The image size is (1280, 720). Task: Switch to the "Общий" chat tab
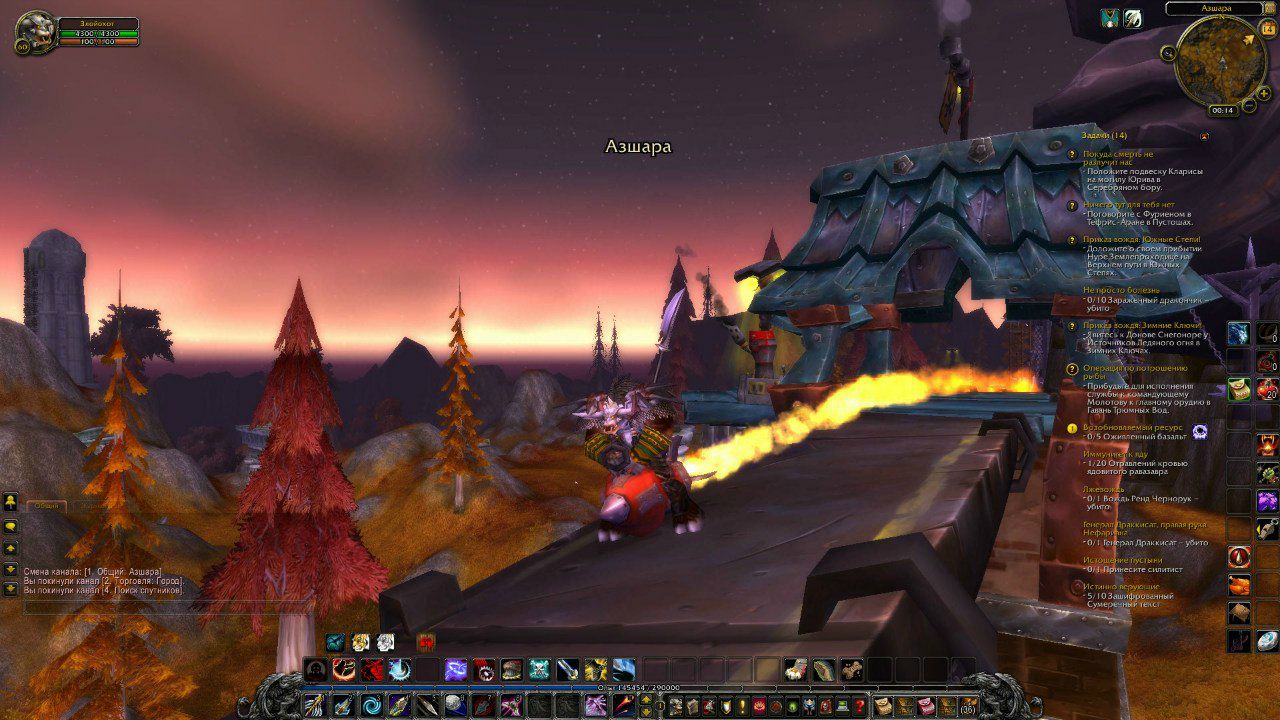coord(46,506)
